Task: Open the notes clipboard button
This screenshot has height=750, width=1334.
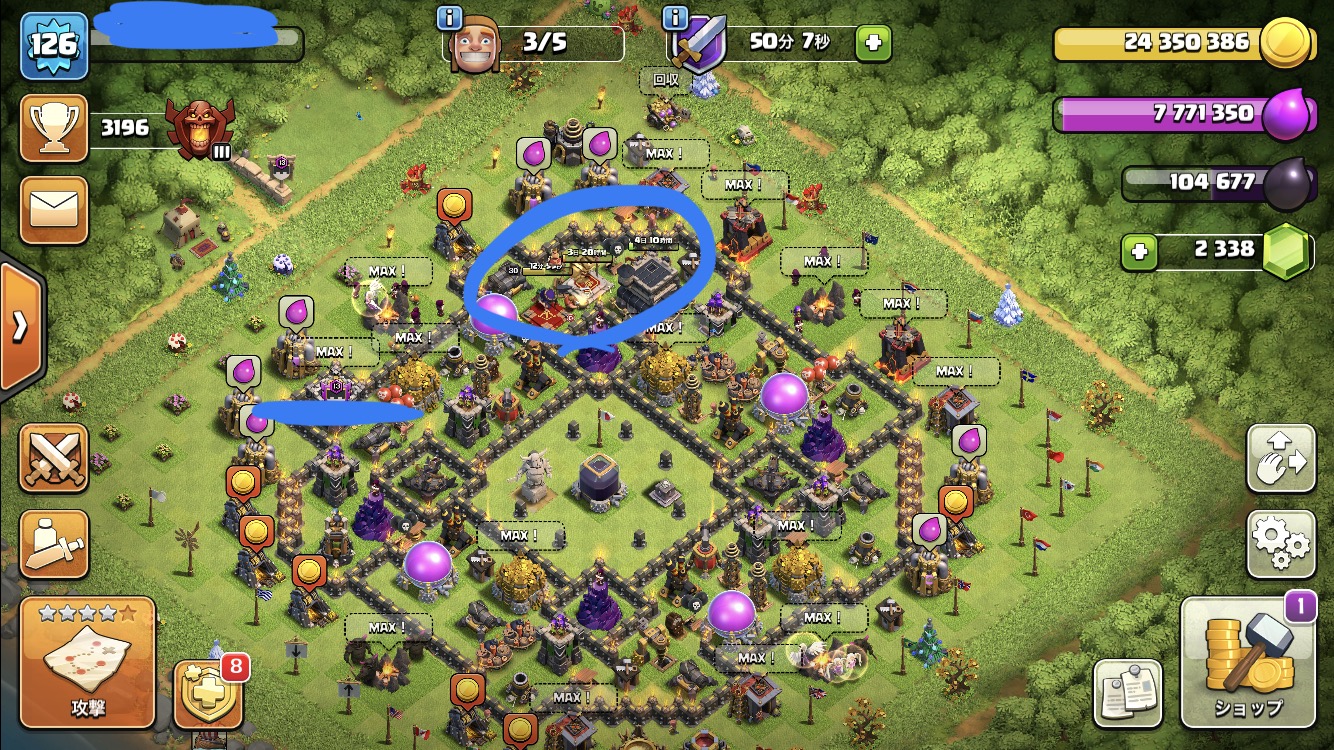Action: click(x=1128, y=692)
